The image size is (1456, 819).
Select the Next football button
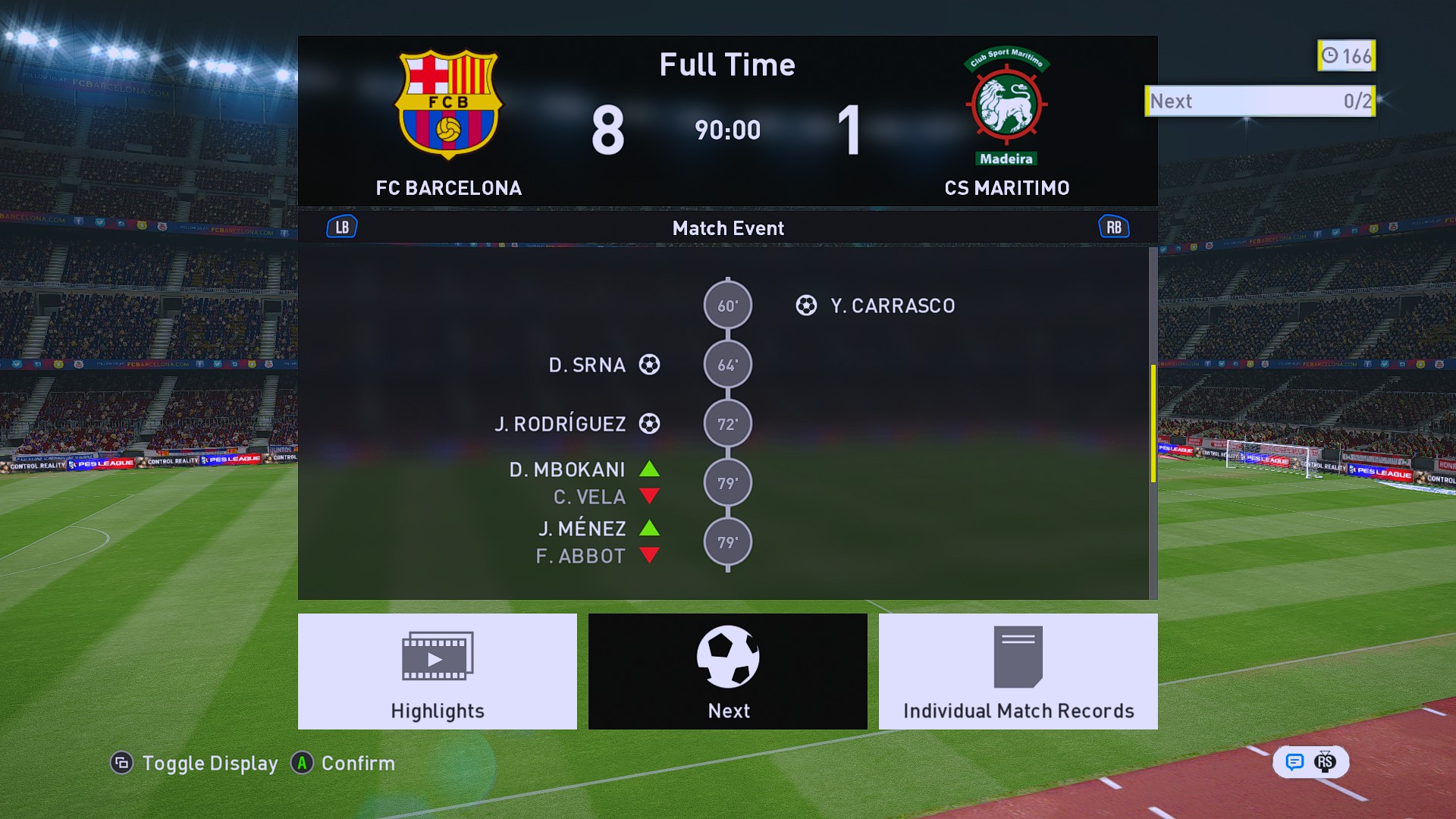pos(727,671)
